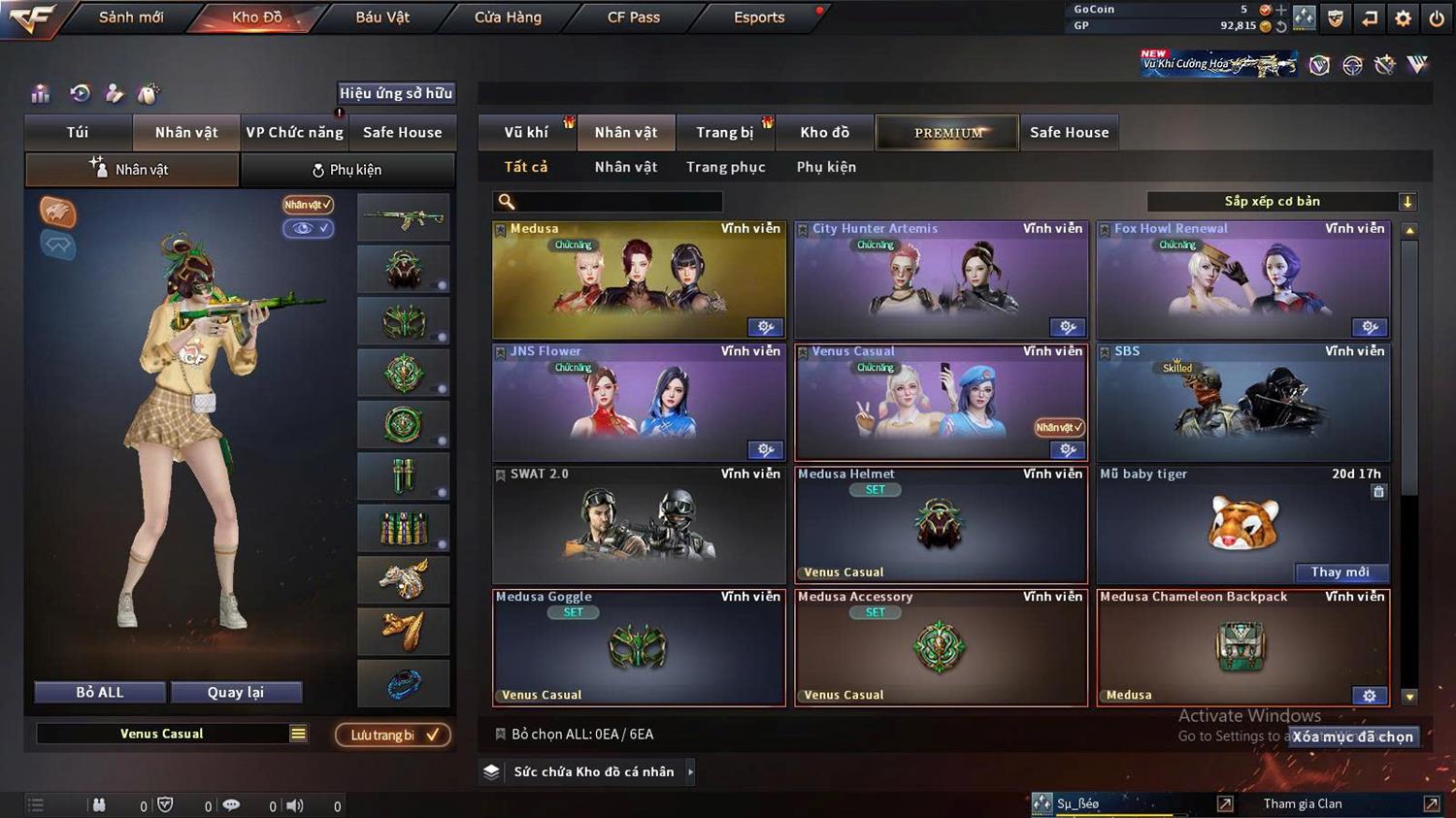Open the Sắp xếp cơ bản sort dropdown
This screenshot has height=818, width=1456.
point(1281,202)
